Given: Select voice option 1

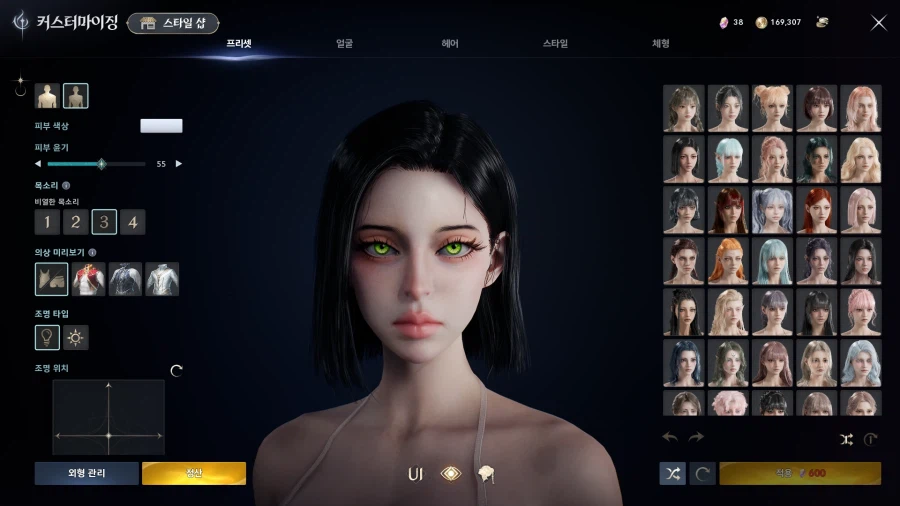Looking at the screenshot, I should tap(47, 222).
